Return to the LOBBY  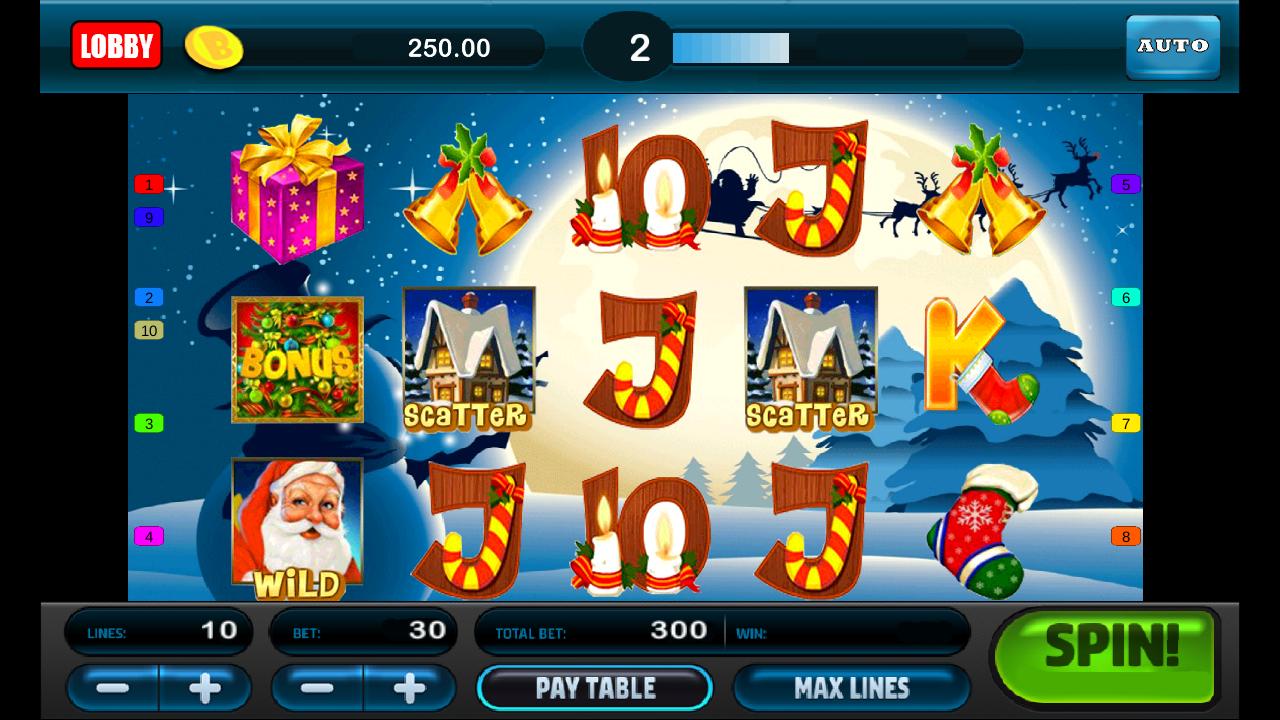116,45
